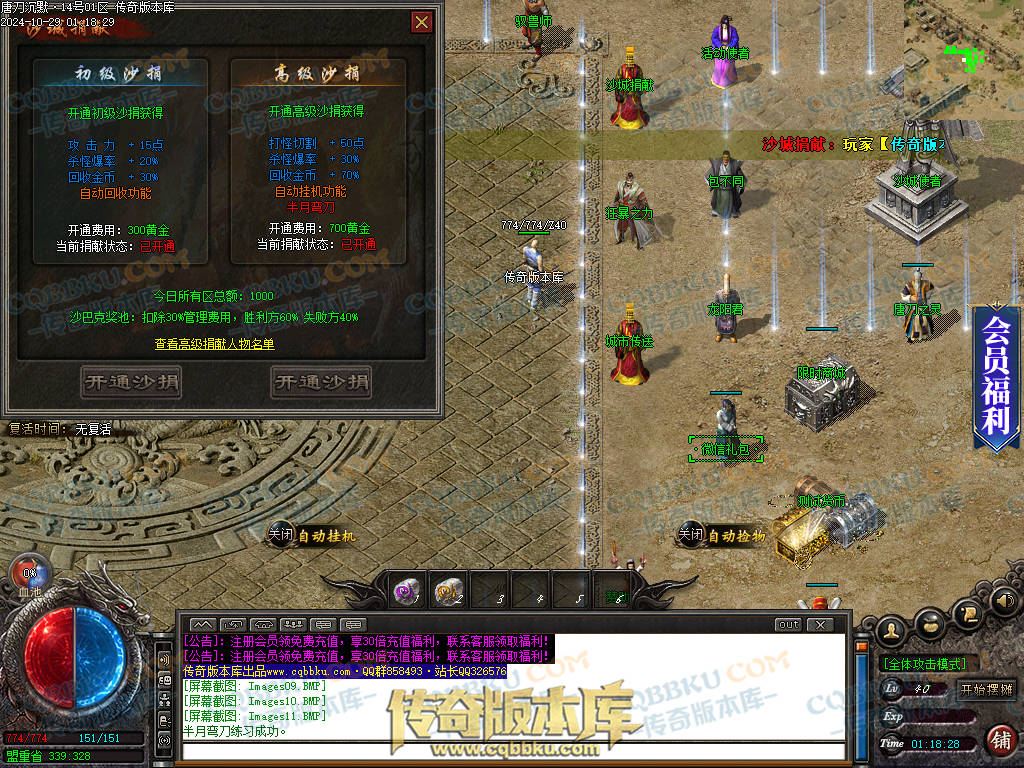Image resolution: width=1024 pixels, height=768 pixels.
Task: Close the Sha City donation window
Action: tap(422, 22)
